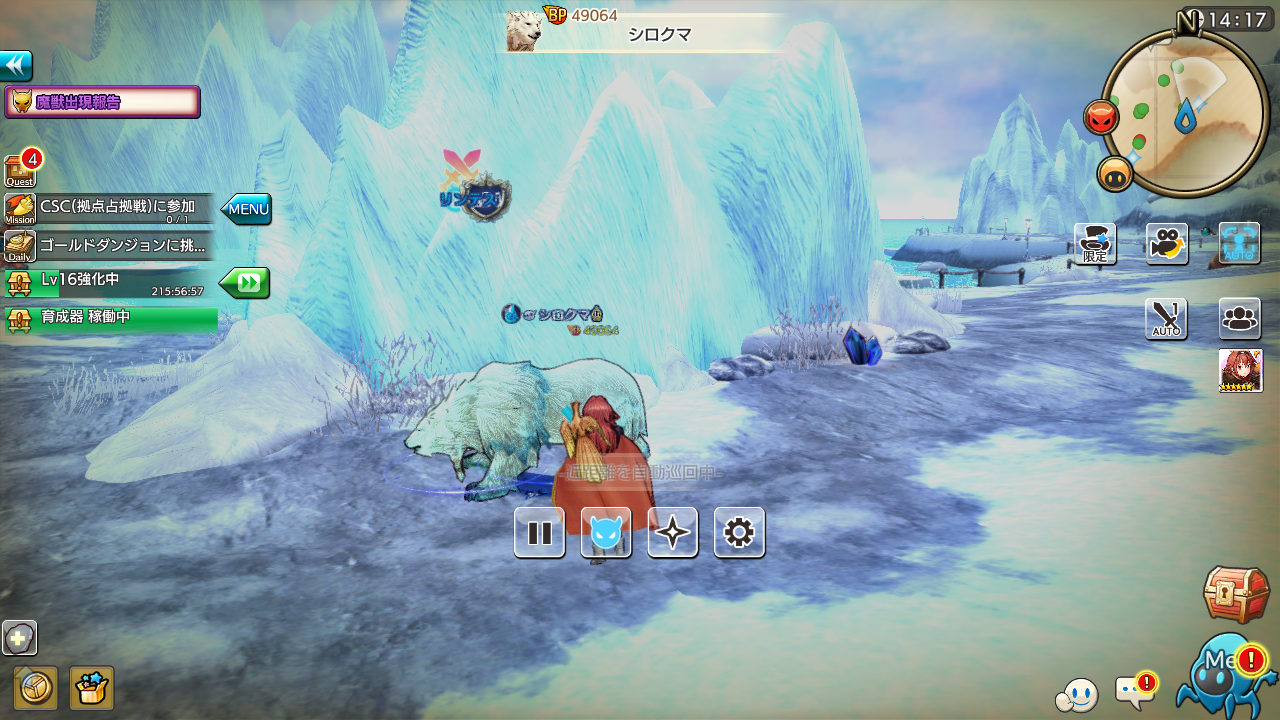Open the chat bubble with alert badge
Screen dimensions: 1280x720
1134,691
